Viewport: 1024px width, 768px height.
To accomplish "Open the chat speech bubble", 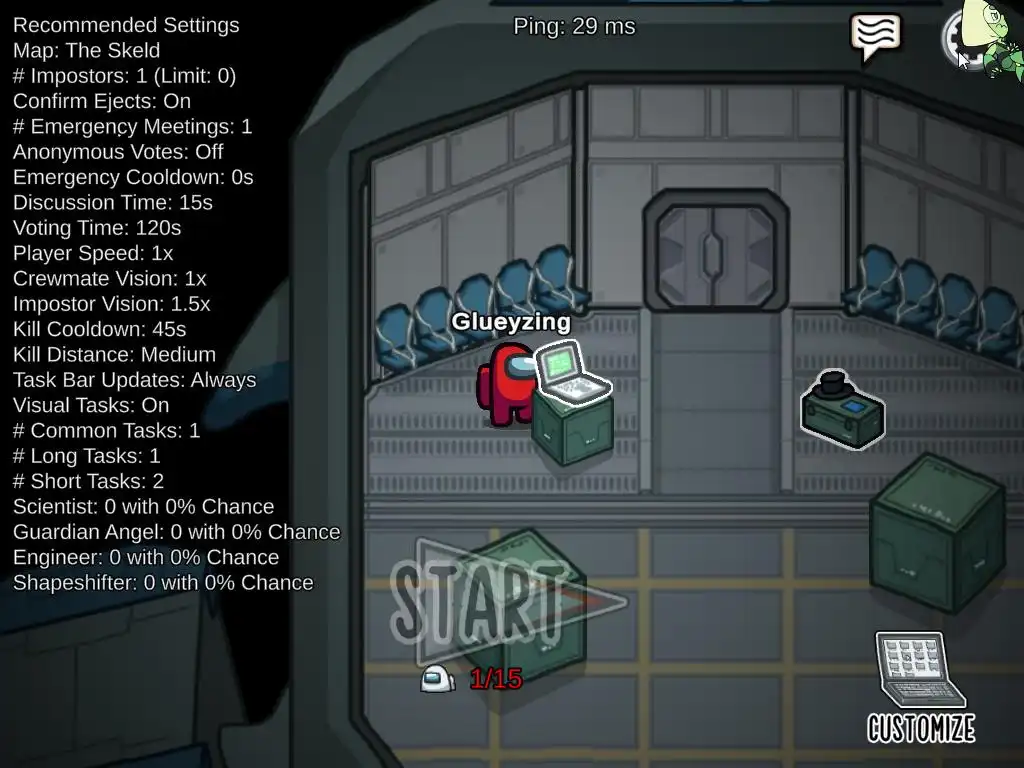I will pos(875,35).
